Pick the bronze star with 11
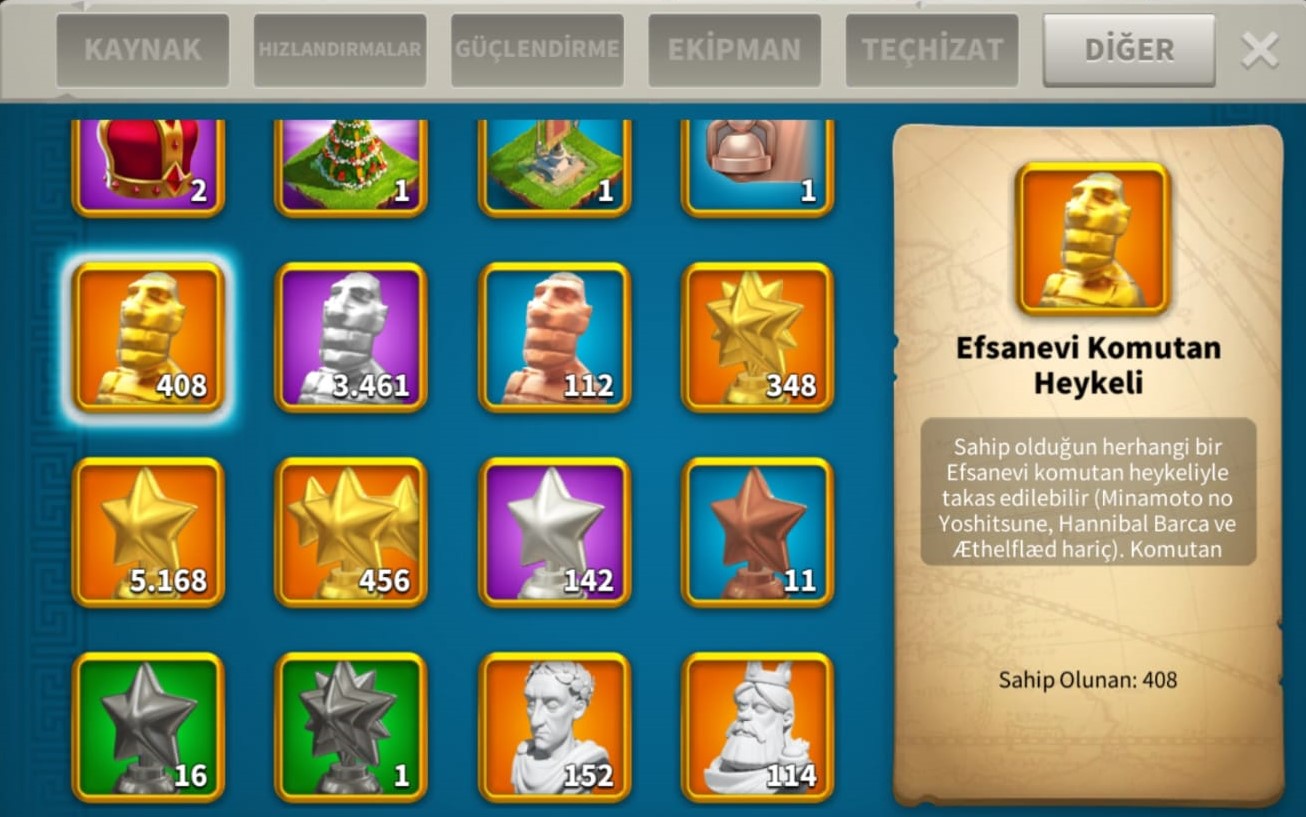 tap(757, 532)
